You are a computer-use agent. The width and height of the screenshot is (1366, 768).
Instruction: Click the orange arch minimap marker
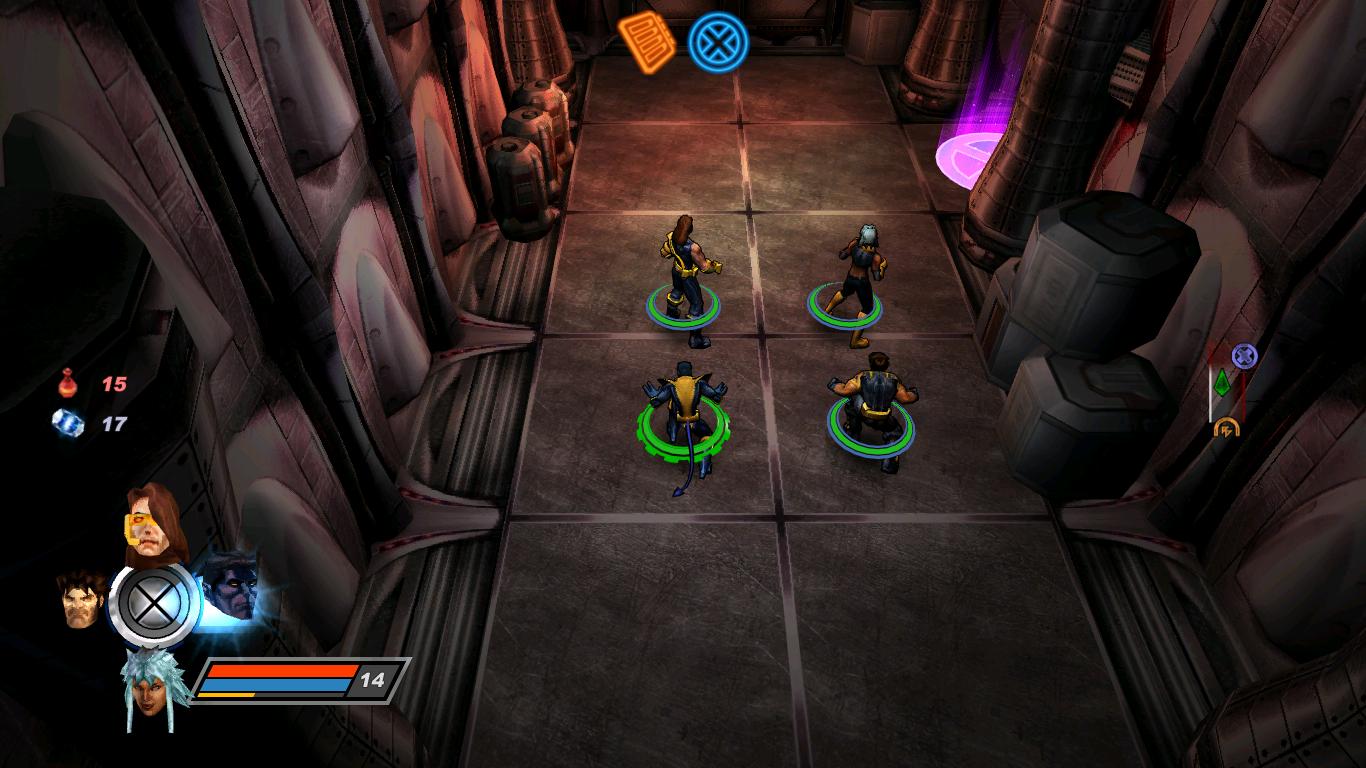[x=1226, y=428]
